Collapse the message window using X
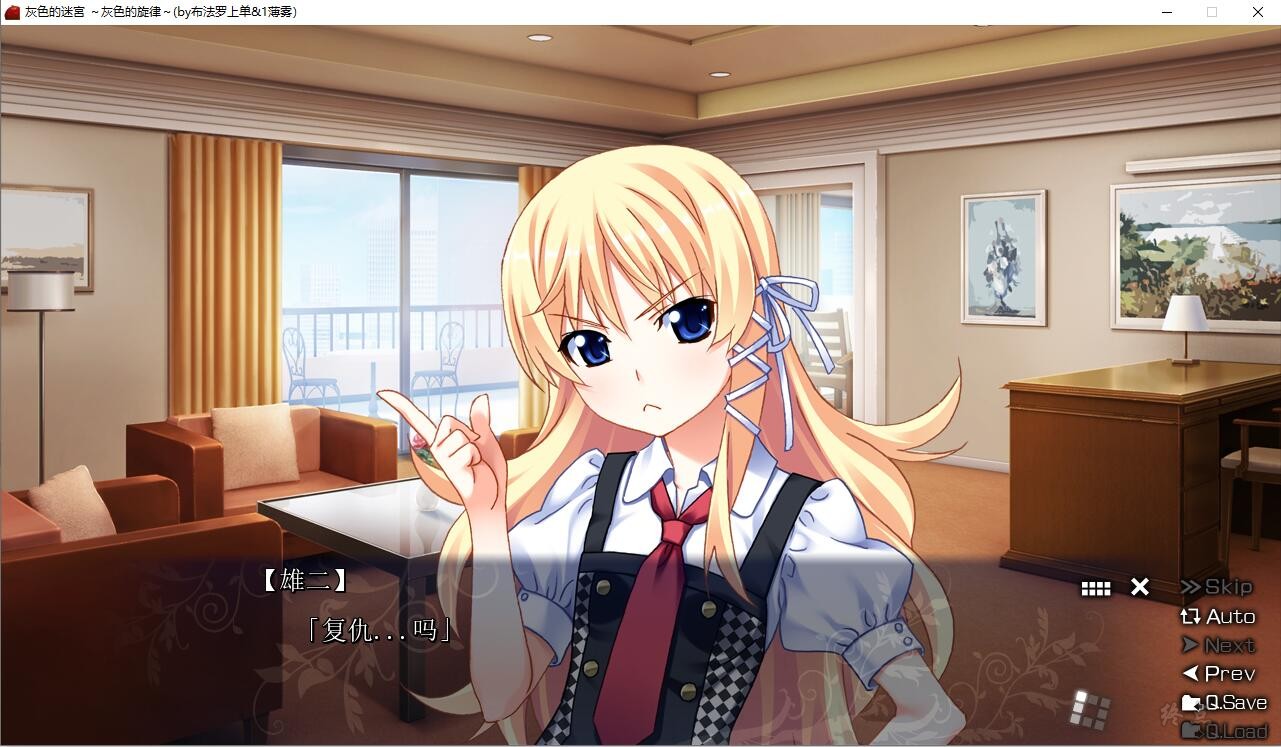 click(x=1139, y=587)
